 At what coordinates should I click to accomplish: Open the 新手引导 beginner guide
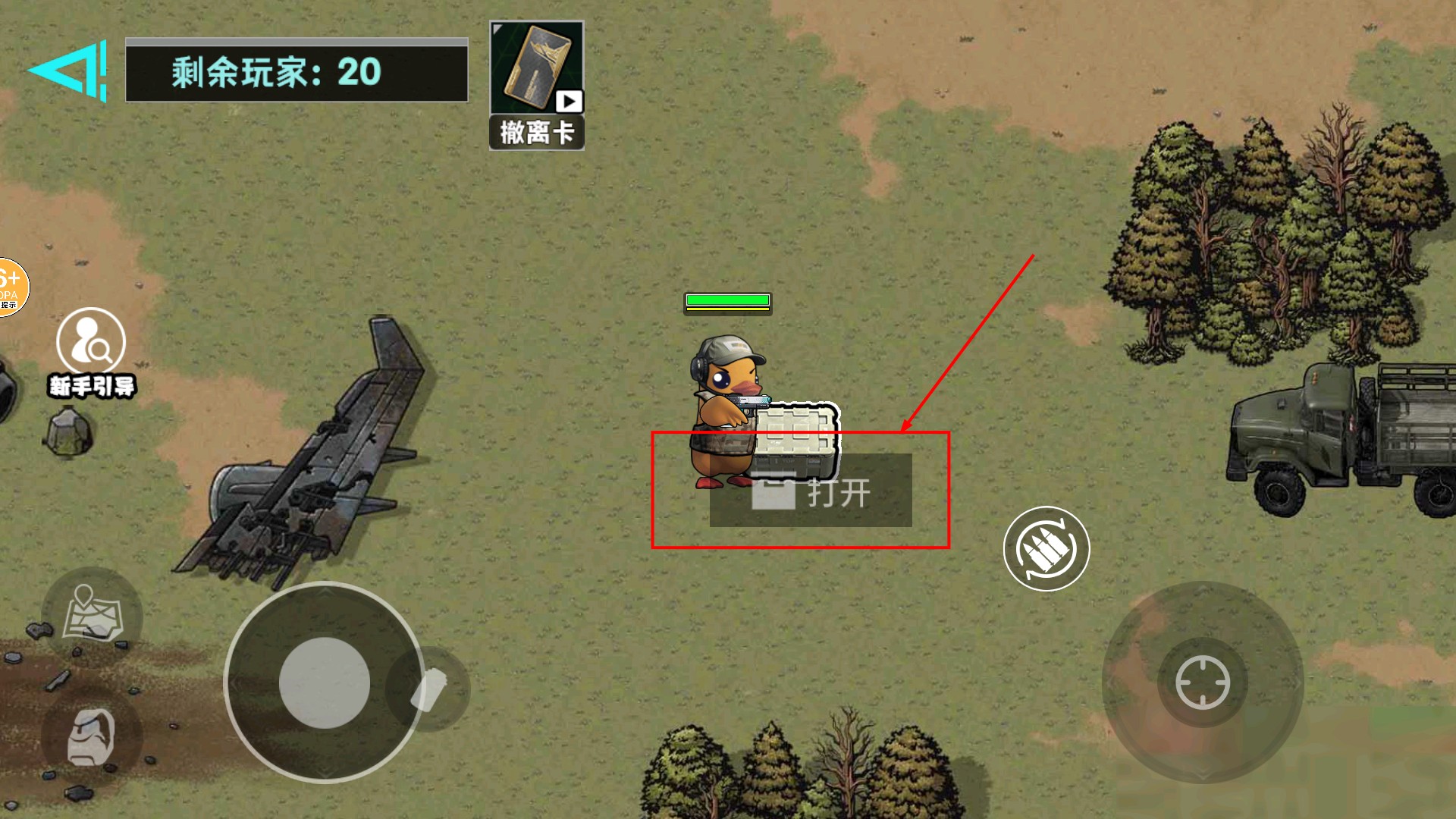click(x=91, y=353)
